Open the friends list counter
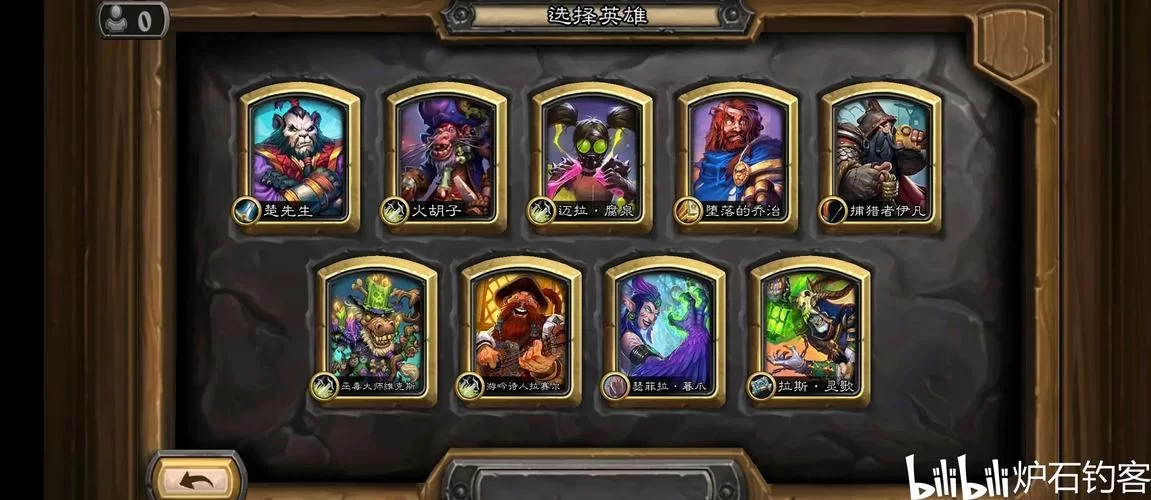 (x=133, y=19)
